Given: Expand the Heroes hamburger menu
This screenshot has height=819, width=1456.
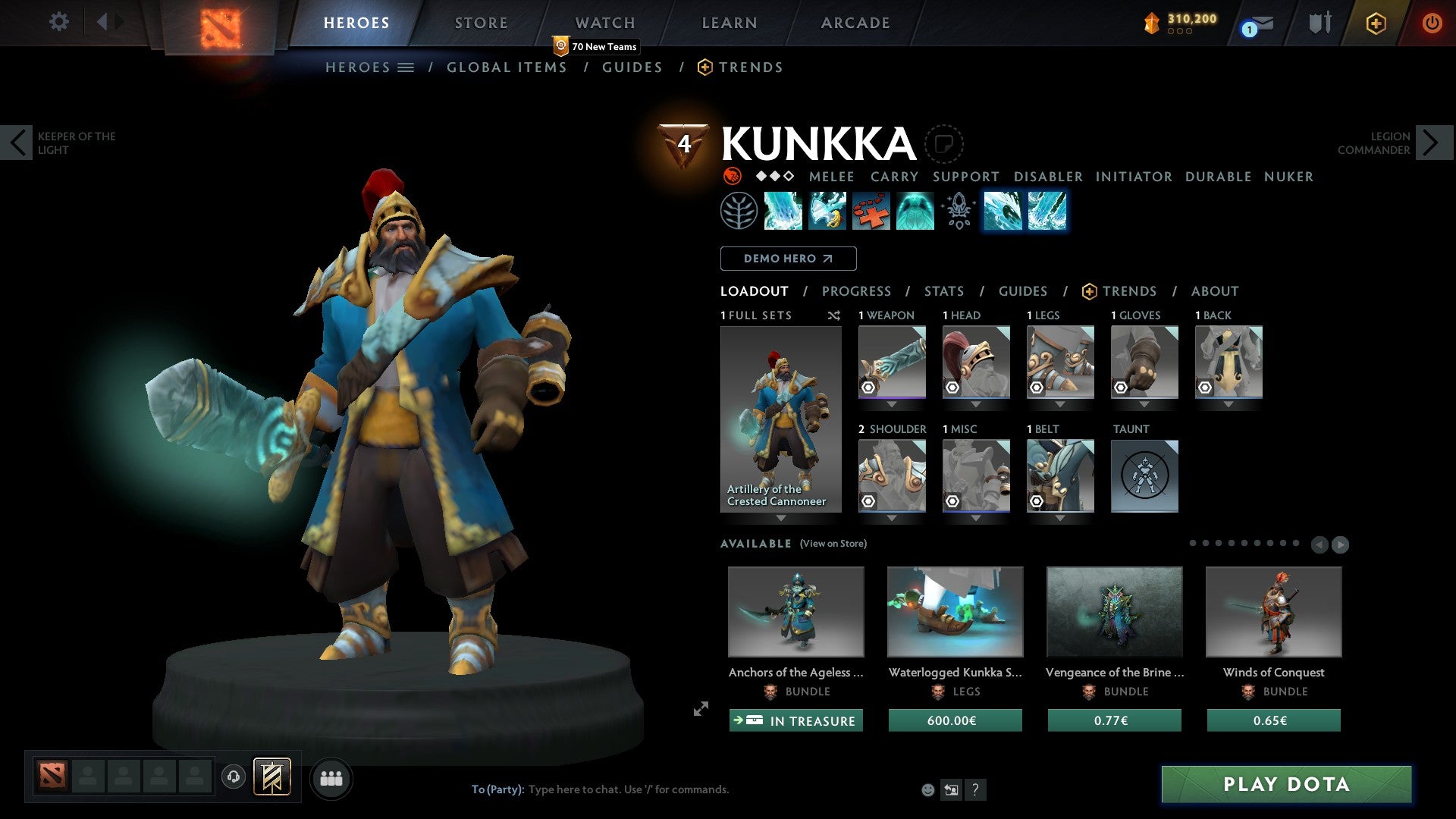Looking at the screenshot, I should [406, 67].
